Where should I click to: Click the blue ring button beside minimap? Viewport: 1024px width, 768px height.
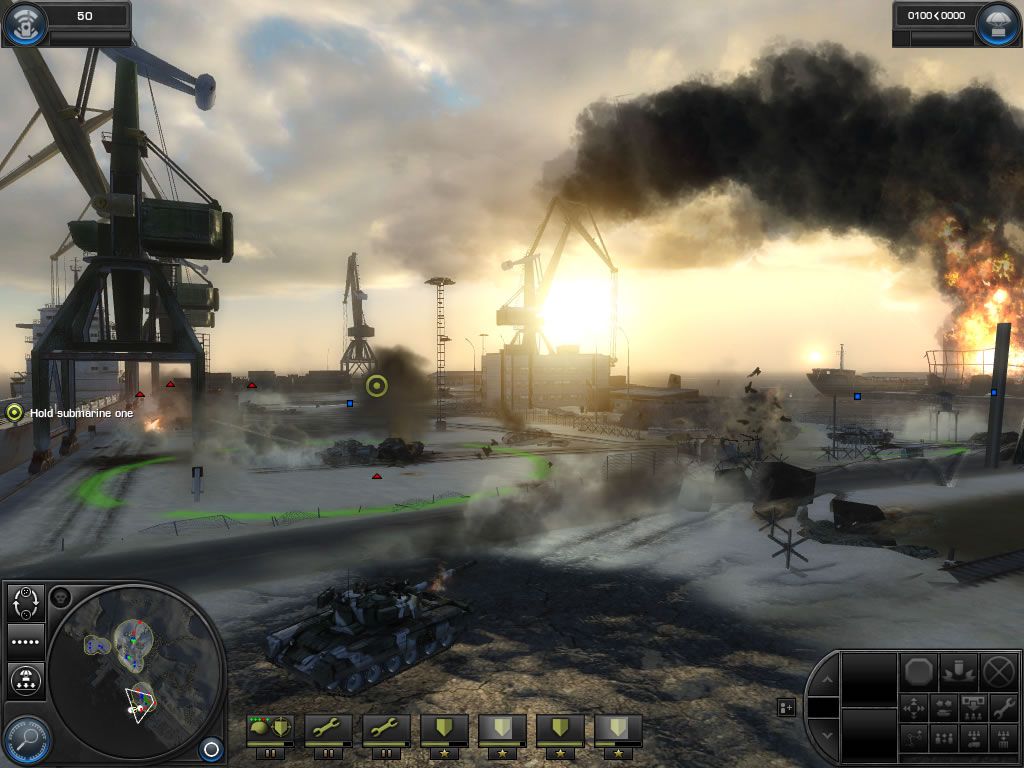coord(210,748)
